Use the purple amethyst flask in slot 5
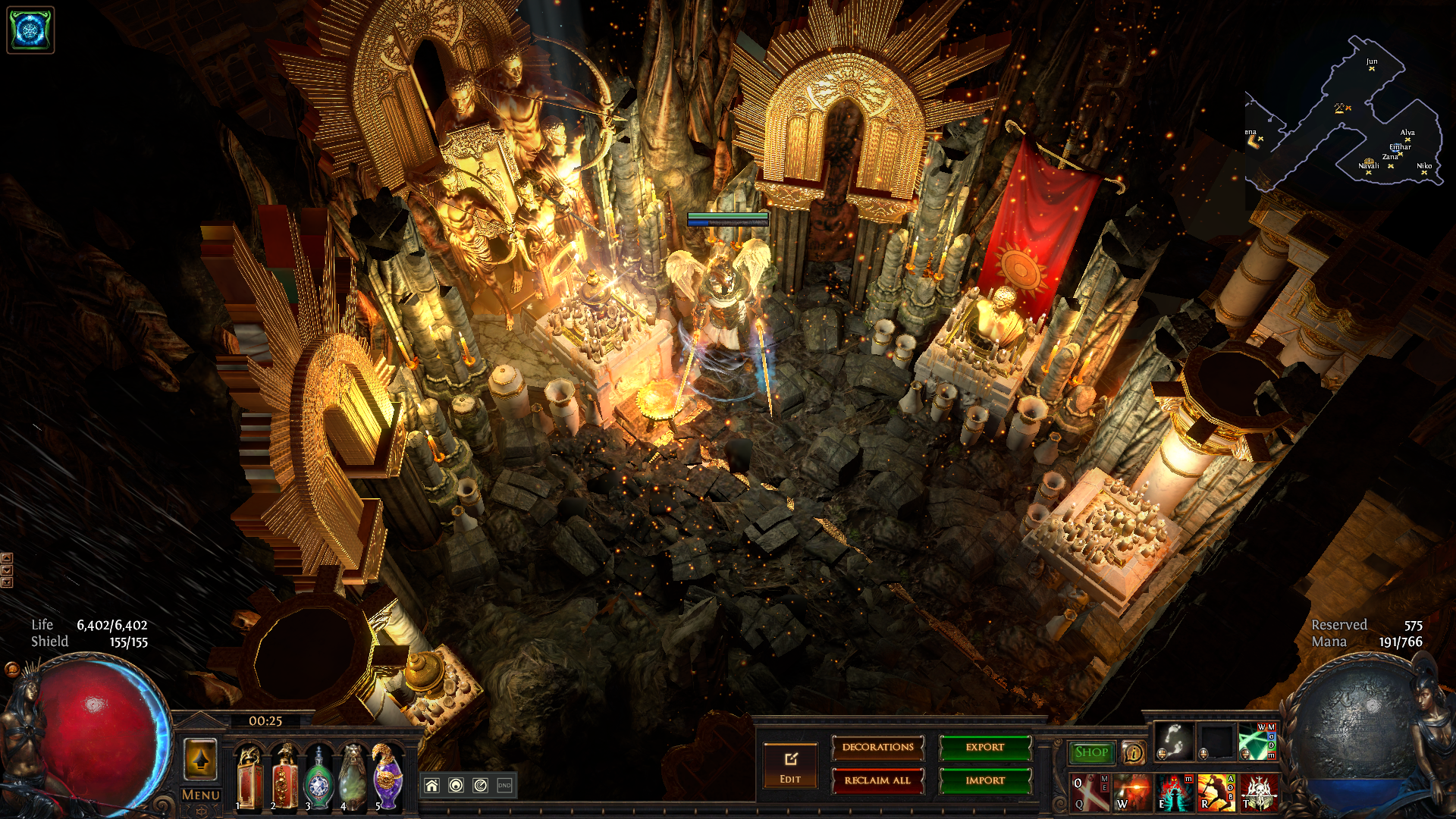This screenshot has height=819, width=1456. pyautogui.click(x=388, y=777)
